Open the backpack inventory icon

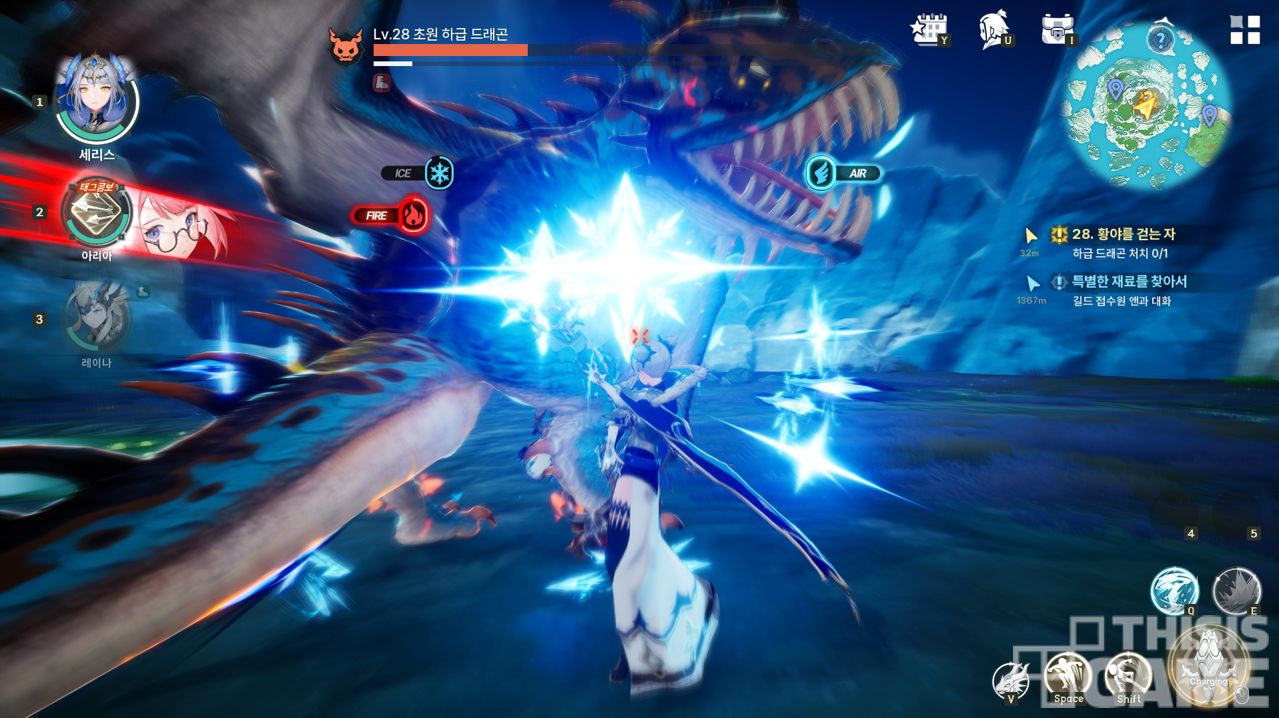(1058, 30)
